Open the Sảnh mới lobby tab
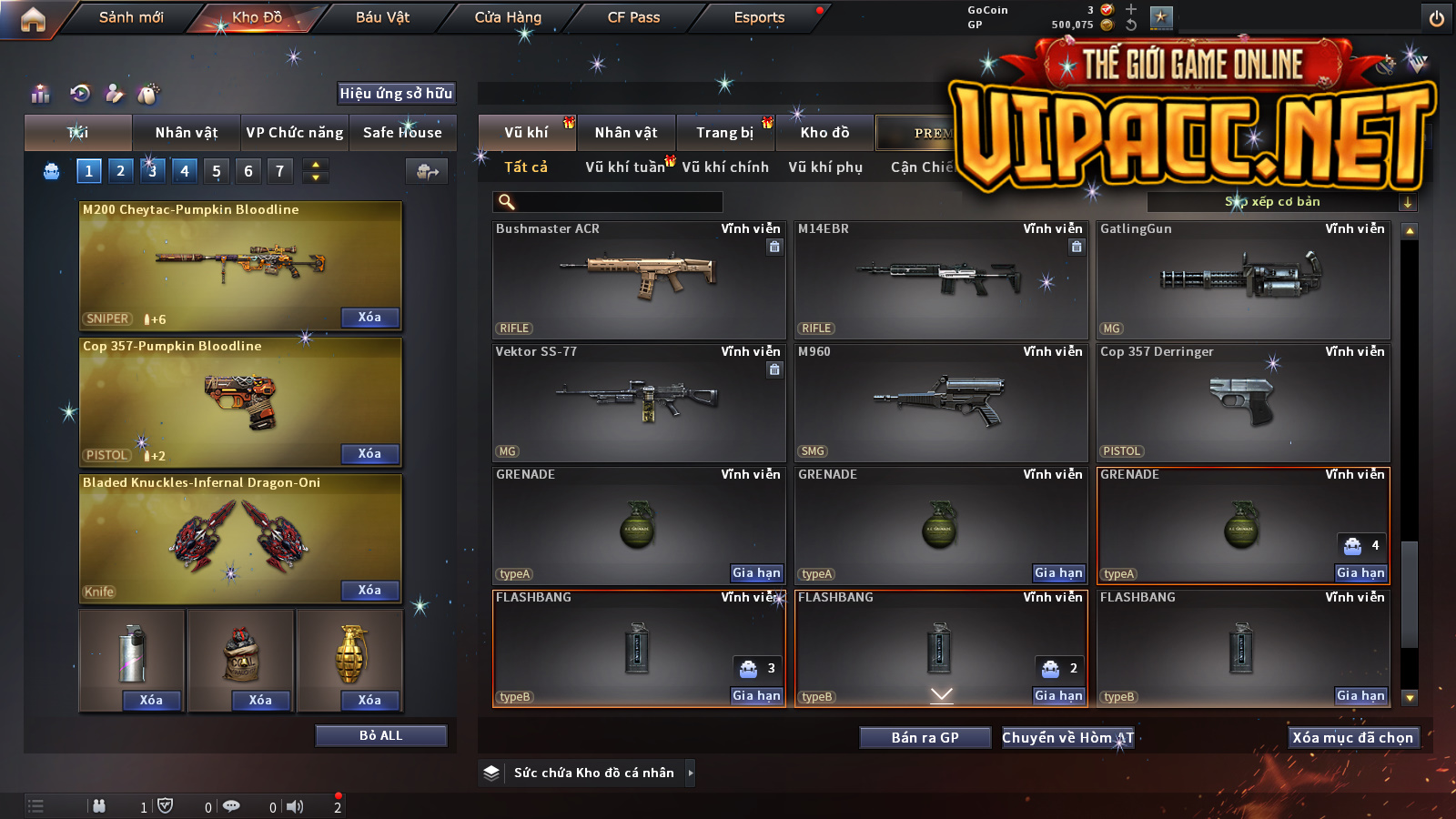This screenshot has width=1456, height=819. click(x=131, y=17)
